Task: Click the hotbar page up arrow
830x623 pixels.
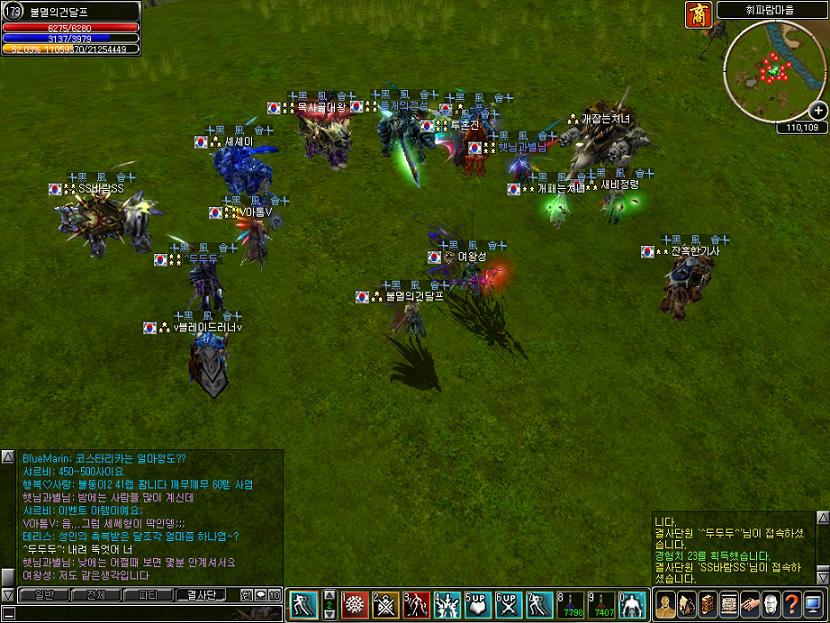Action: 330,595
